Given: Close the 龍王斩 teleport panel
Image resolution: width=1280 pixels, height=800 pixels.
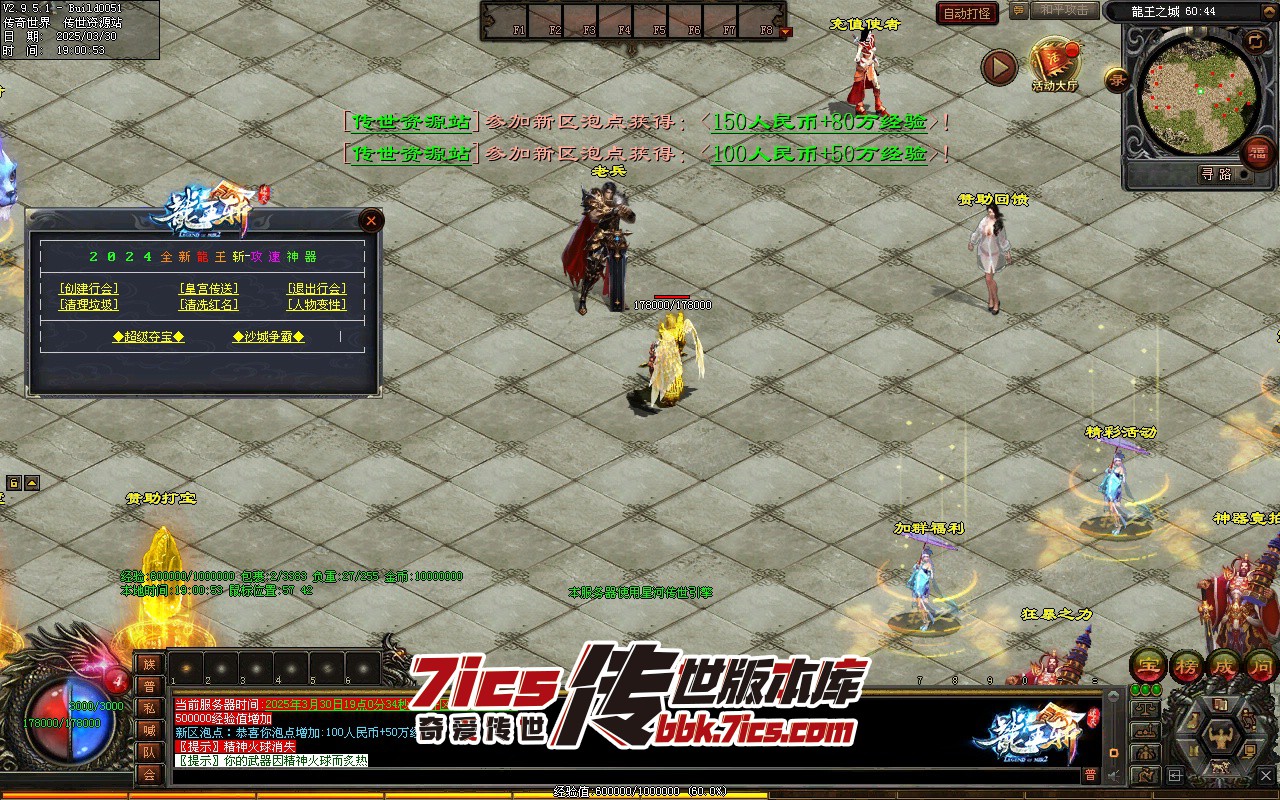Looking at the screenshot, I should (371, 221).
